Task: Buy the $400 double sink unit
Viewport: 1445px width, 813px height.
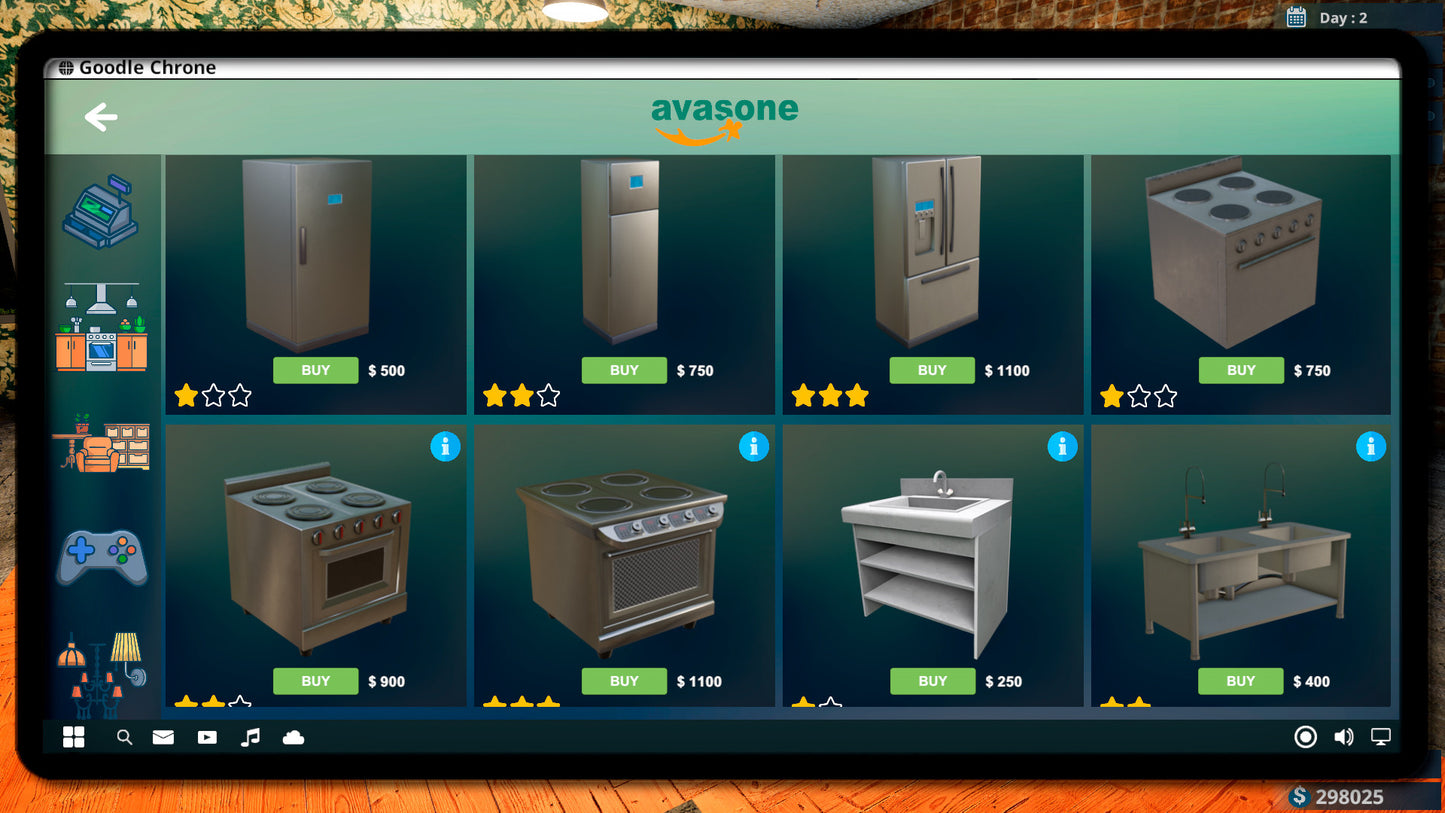Action: pos(1240,681)
